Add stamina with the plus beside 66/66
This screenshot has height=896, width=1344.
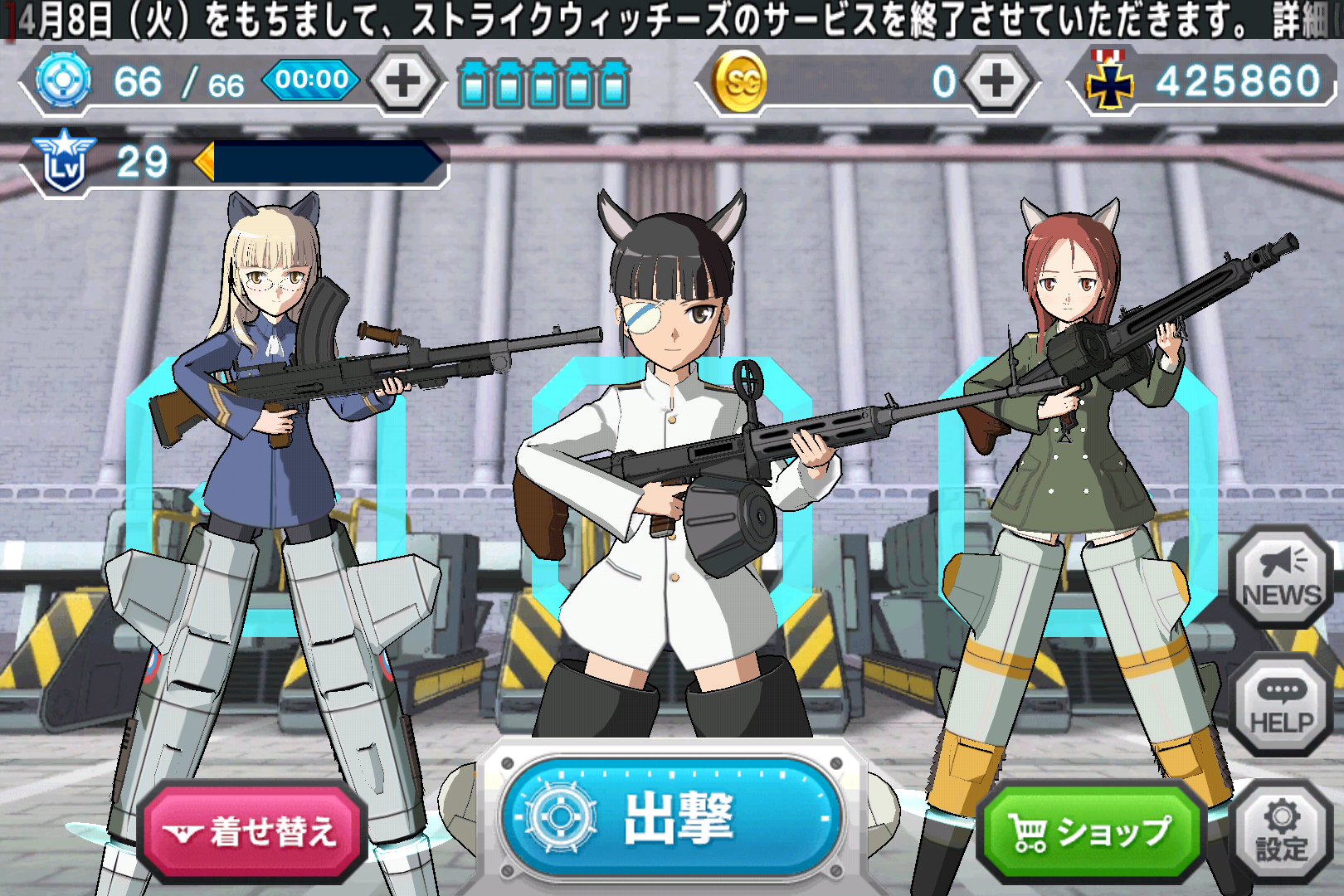[x=404, y=81]
